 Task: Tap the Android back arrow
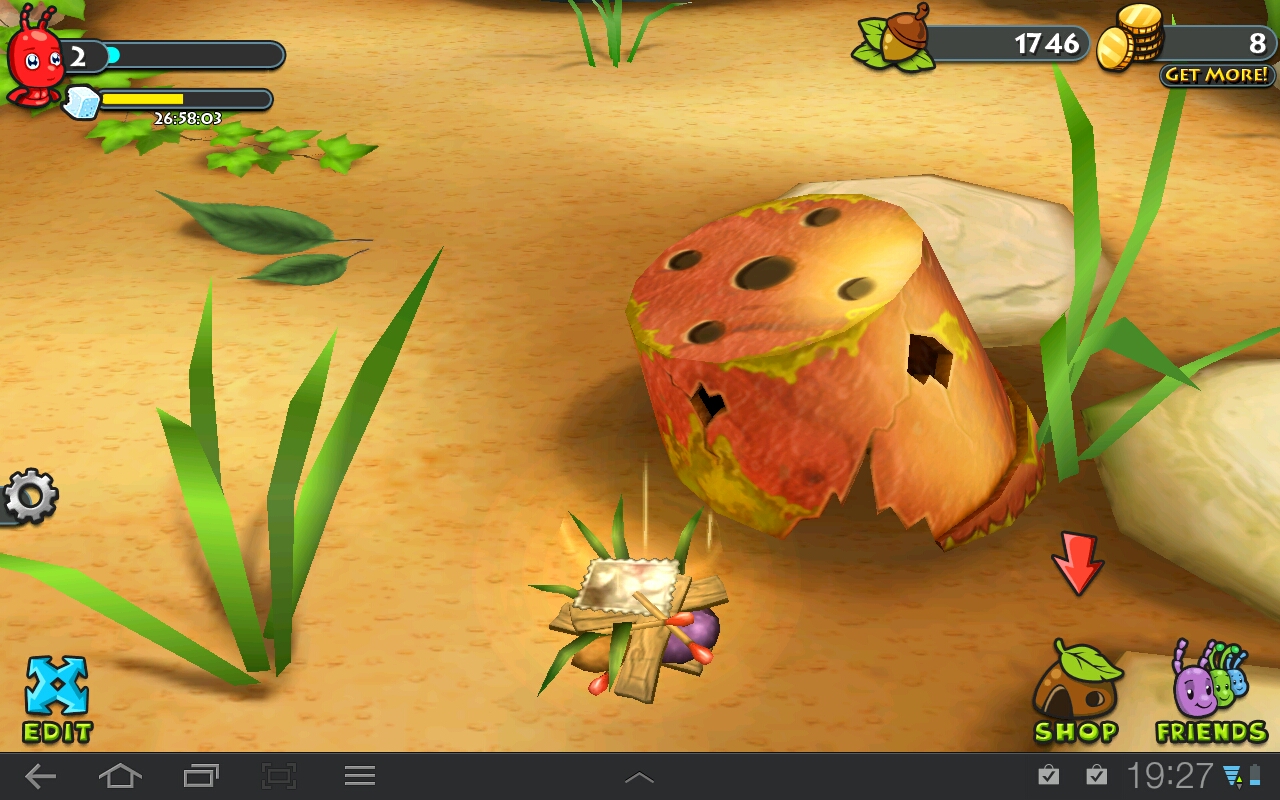[x=41, y=776]
